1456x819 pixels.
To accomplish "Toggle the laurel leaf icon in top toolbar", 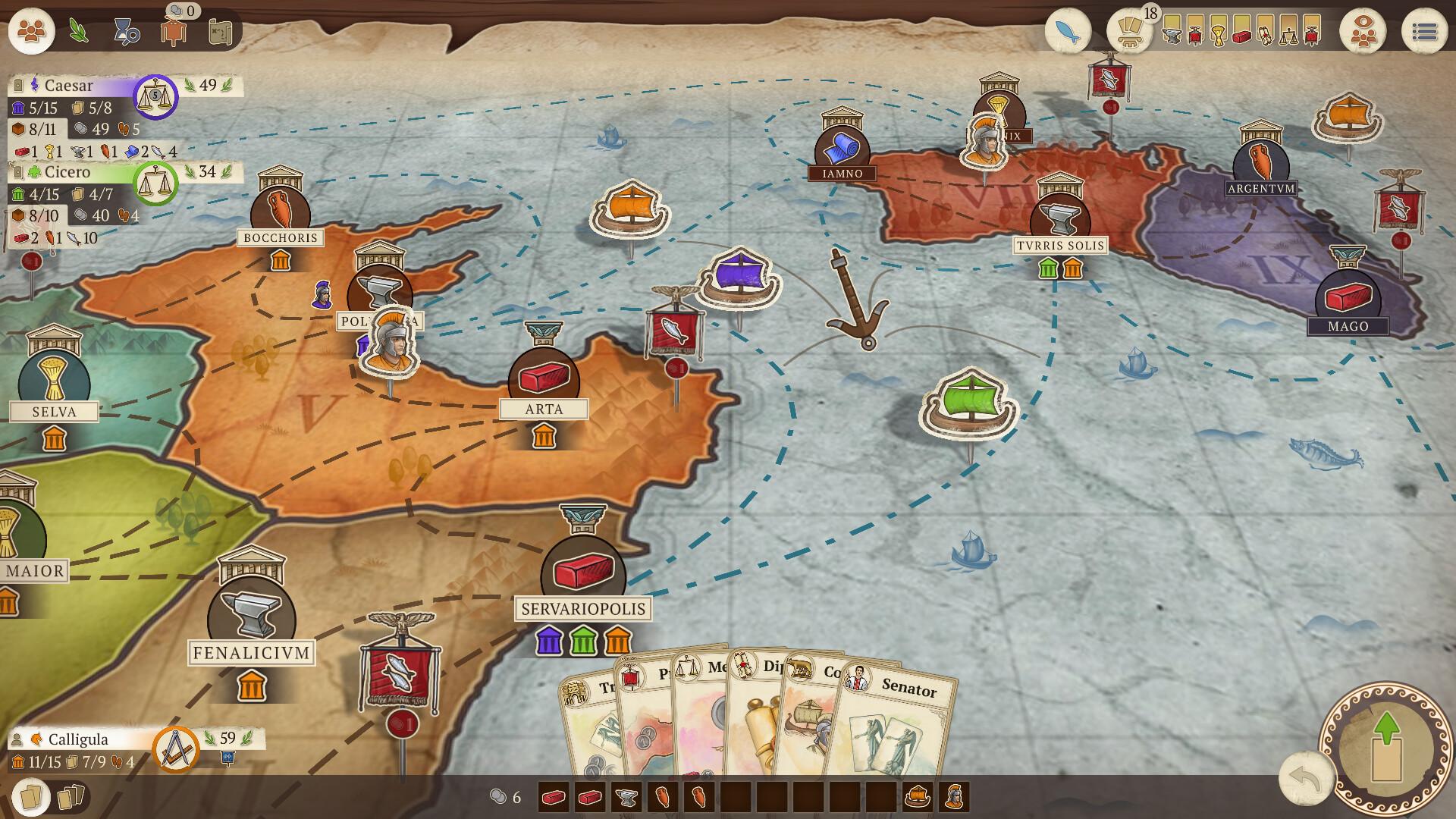I will 78,30.
